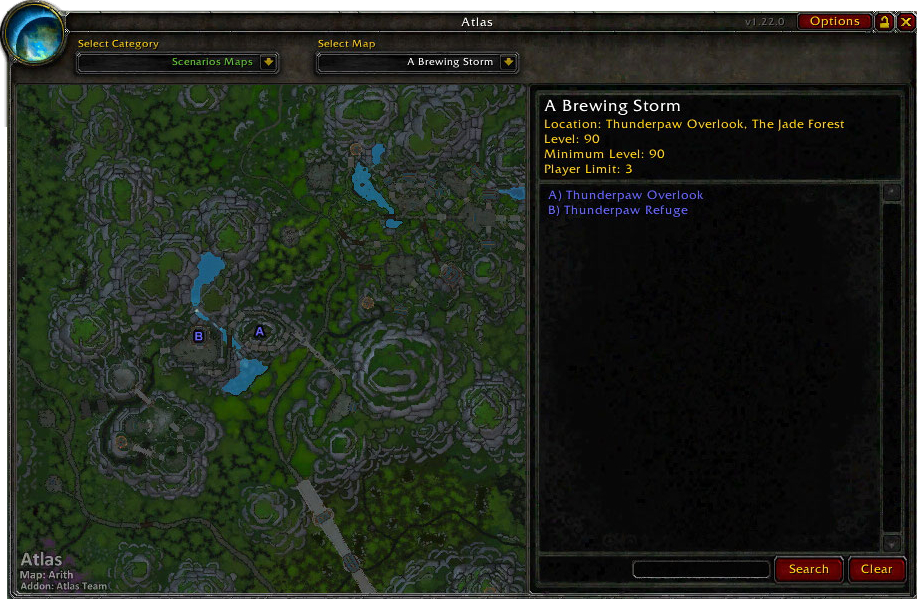Close the Atlas window
This screenshot has width=917, height=599.
point(904,21)
